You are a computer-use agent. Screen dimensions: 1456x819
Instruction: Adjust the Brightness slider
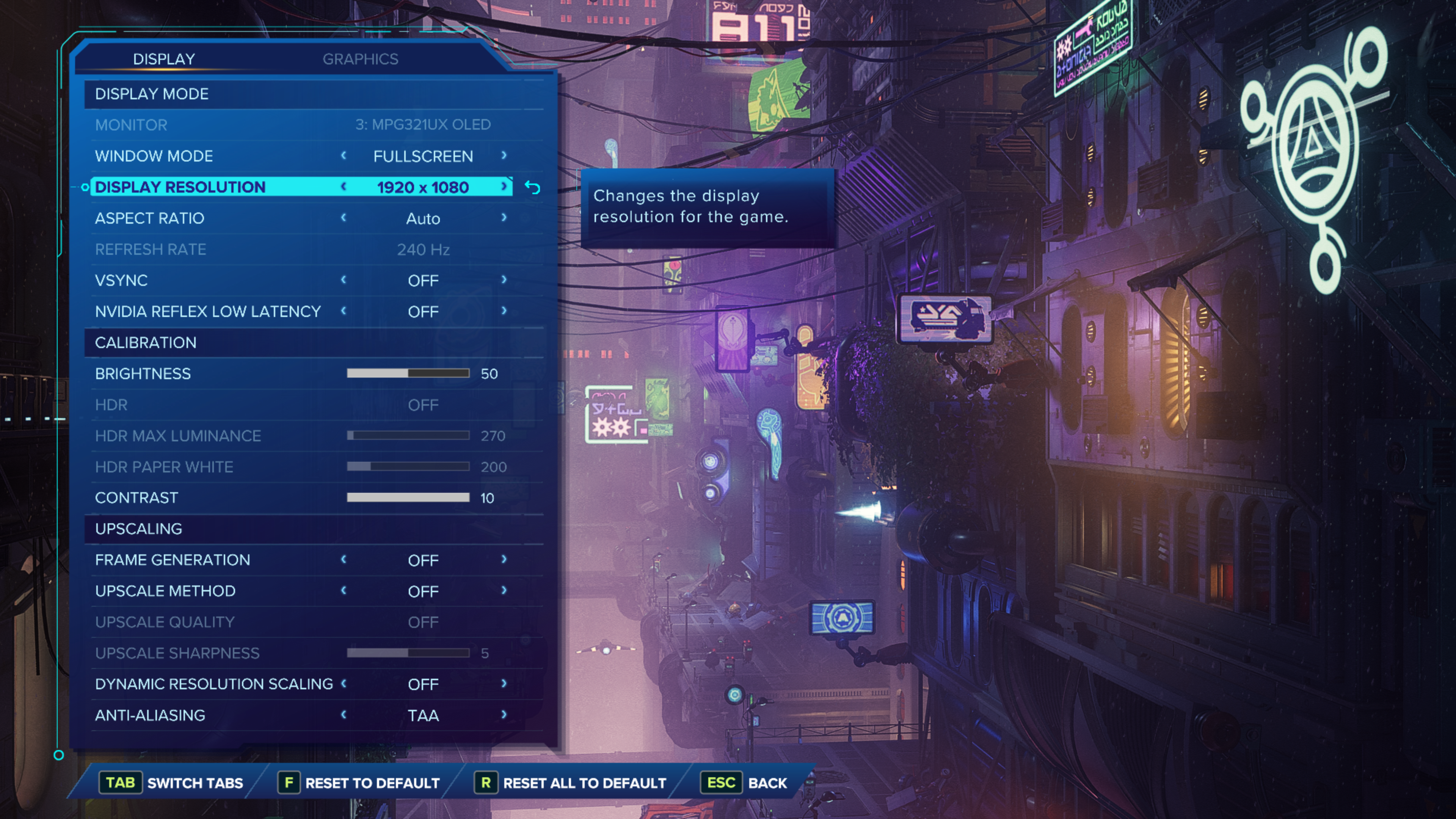[x=408, y=373]
